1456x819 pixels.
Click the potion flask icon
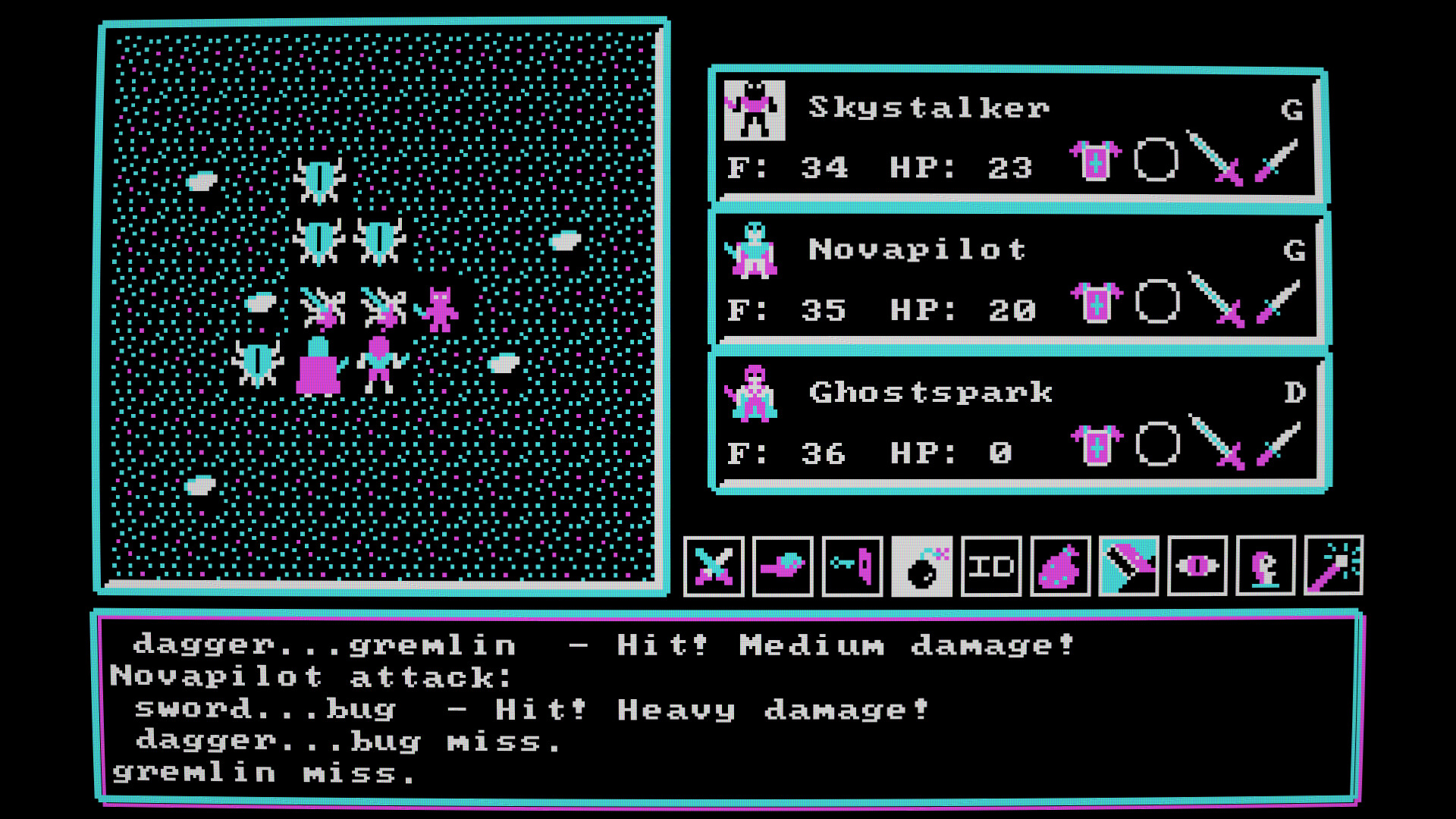tap(1059, 567)
